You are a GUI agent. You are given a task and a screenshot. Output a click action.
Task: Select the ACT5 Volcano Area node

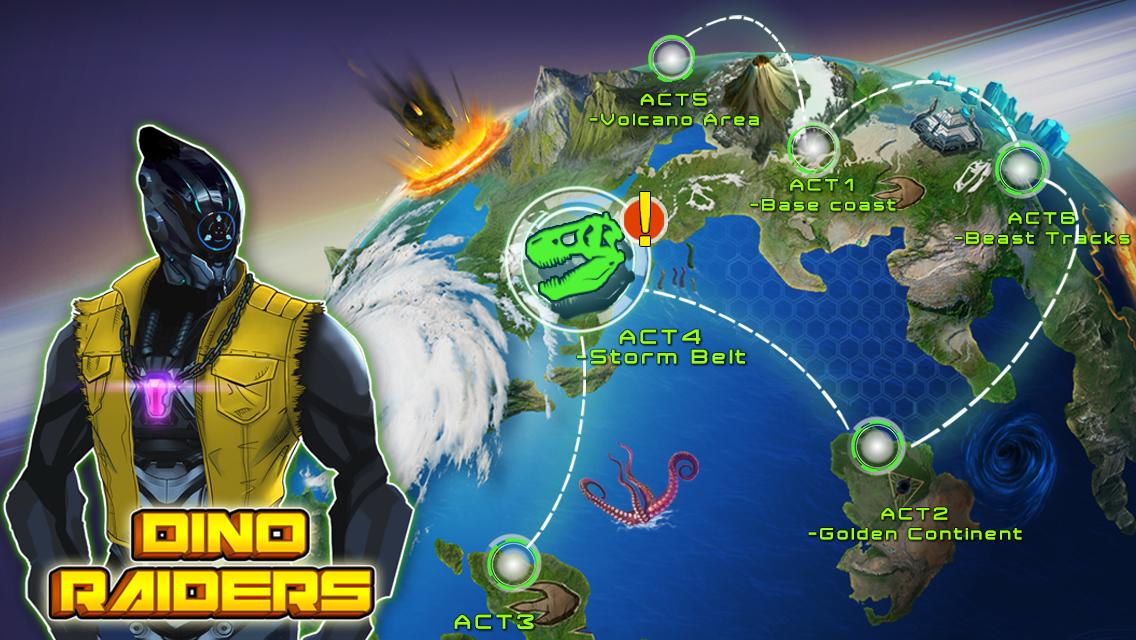click(675, 57)
